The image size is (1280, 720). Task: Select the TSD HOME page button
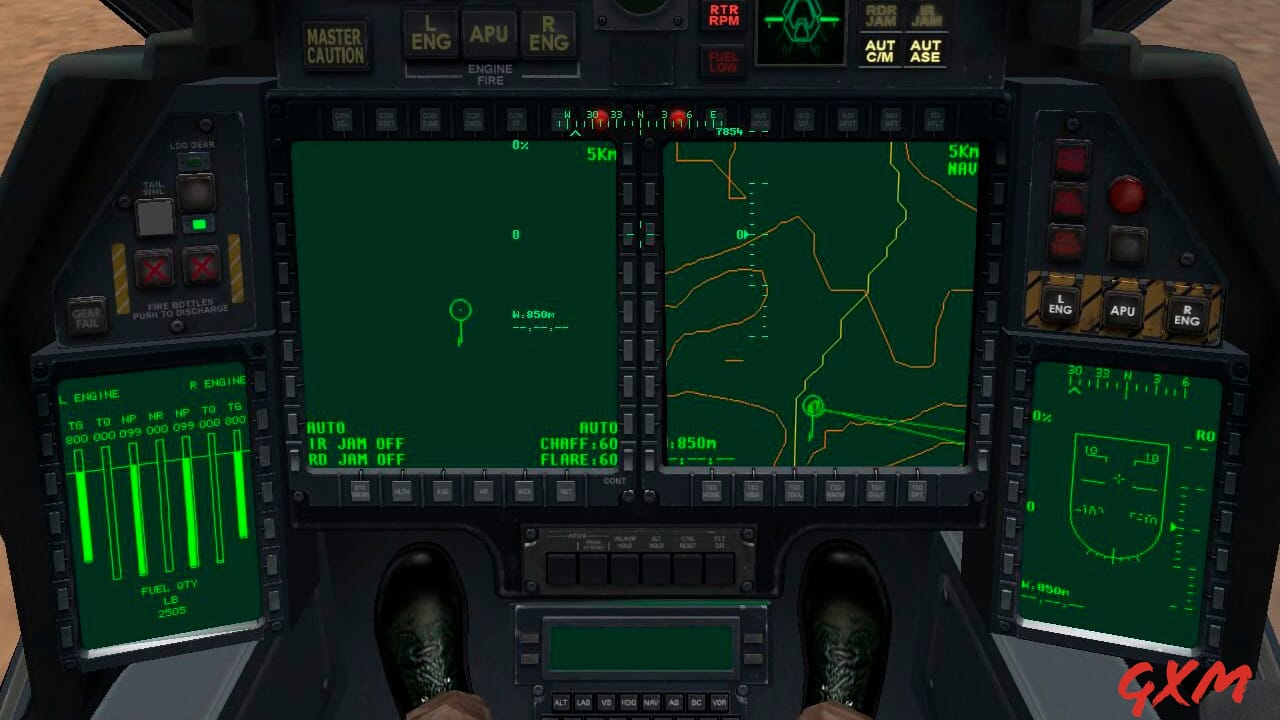click(x=712, y=490)
